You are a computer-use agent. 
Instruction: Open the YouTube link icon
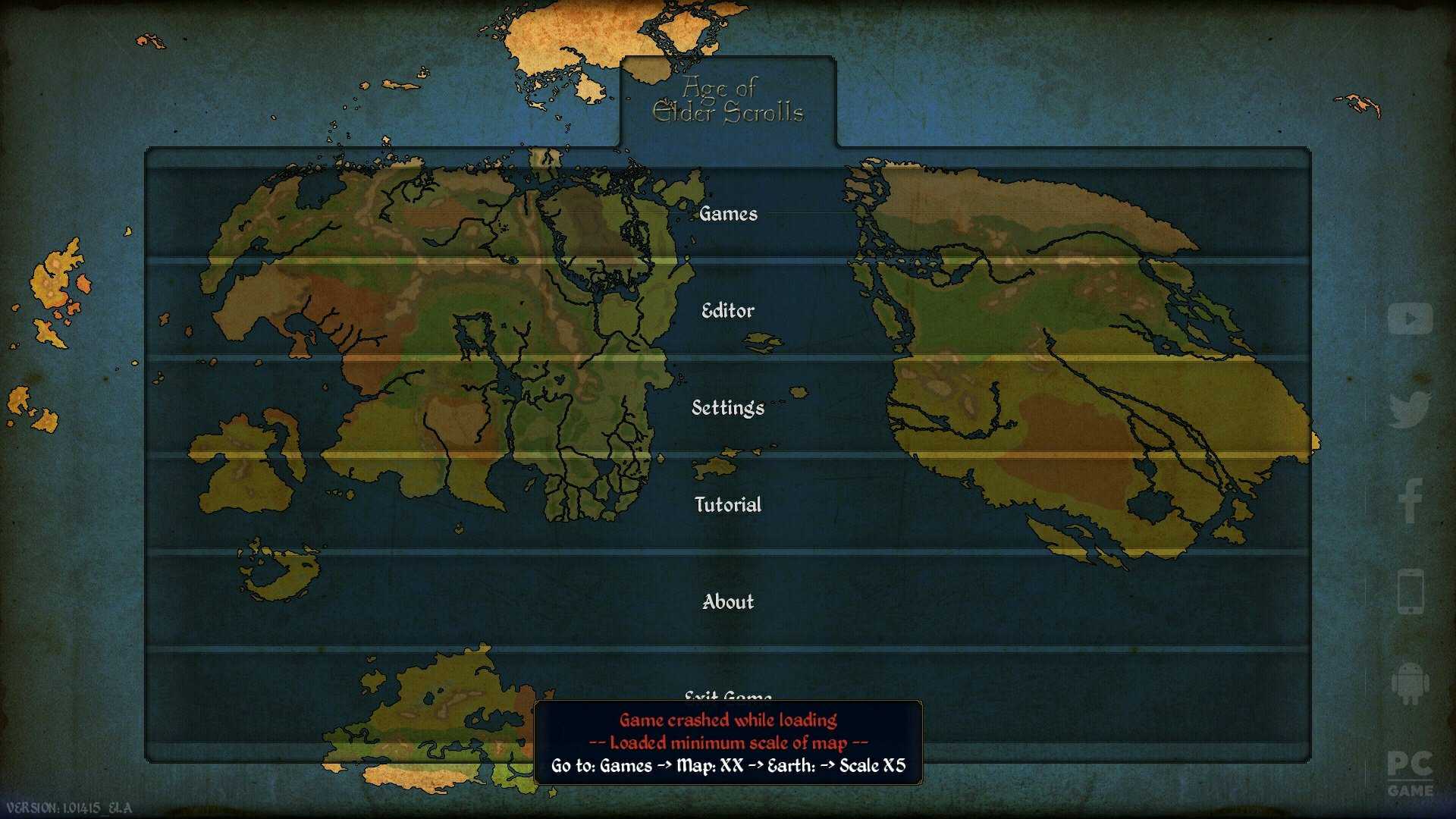coord(1410,318)
